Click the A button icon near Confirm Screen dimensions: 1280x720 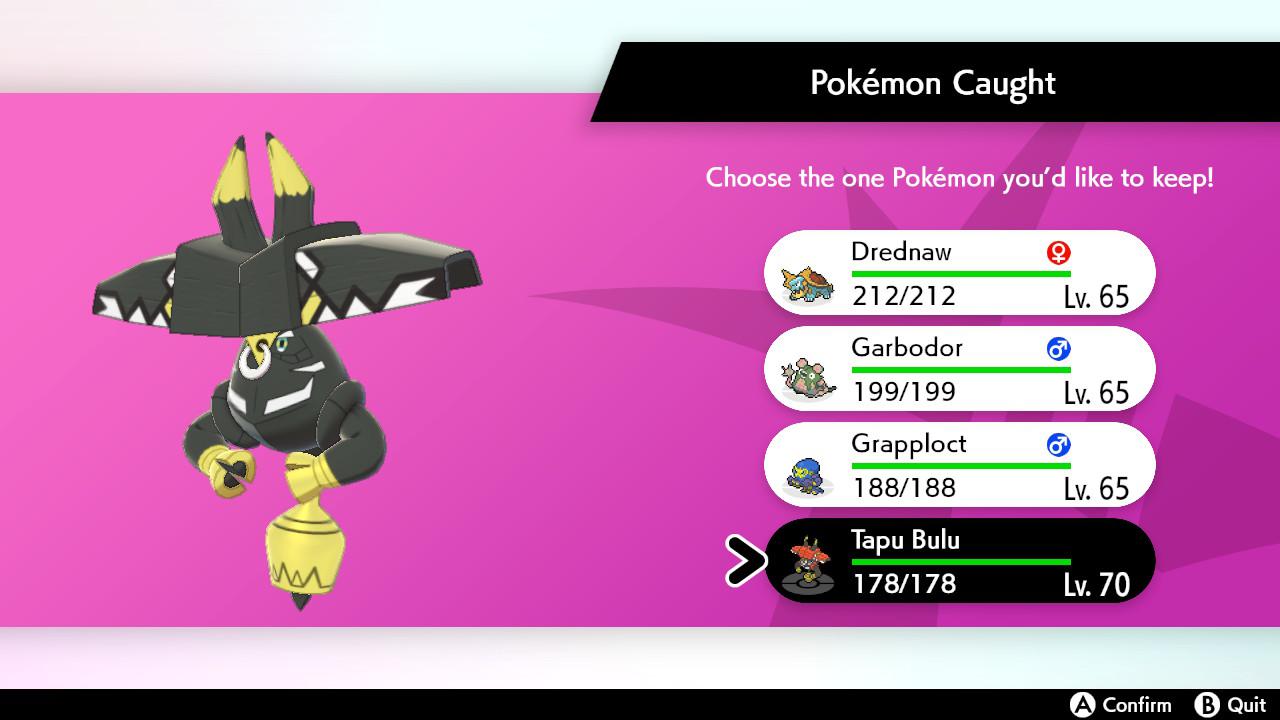tap(1082, 704)
